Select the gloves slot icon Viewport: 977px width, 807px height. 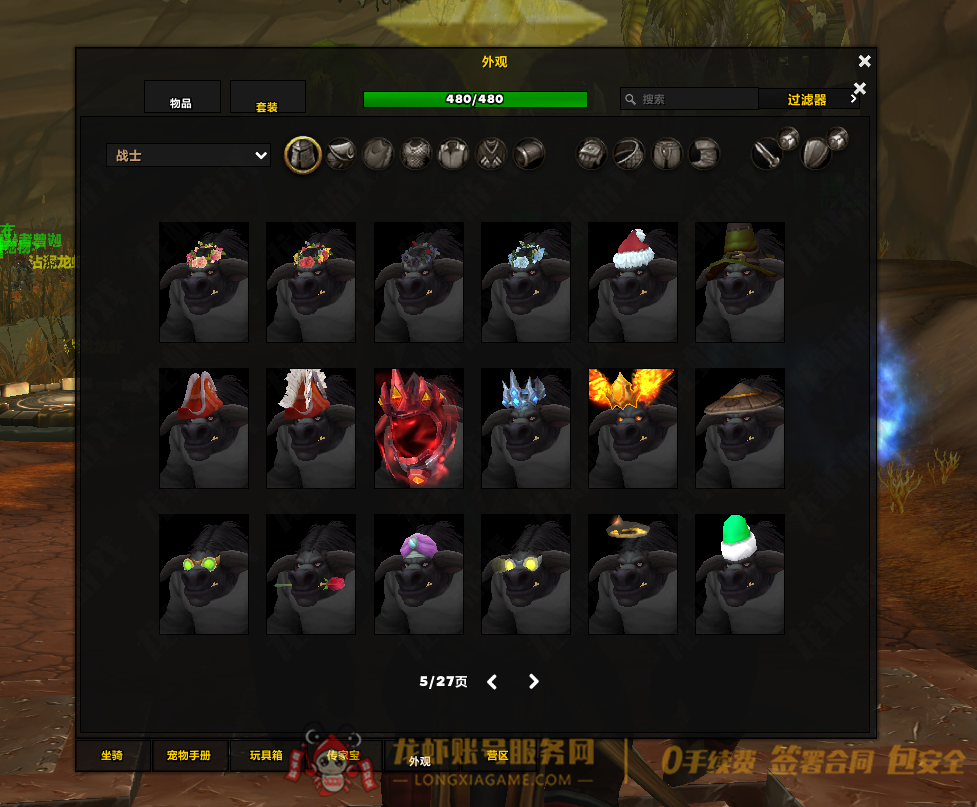coord(592,155)
